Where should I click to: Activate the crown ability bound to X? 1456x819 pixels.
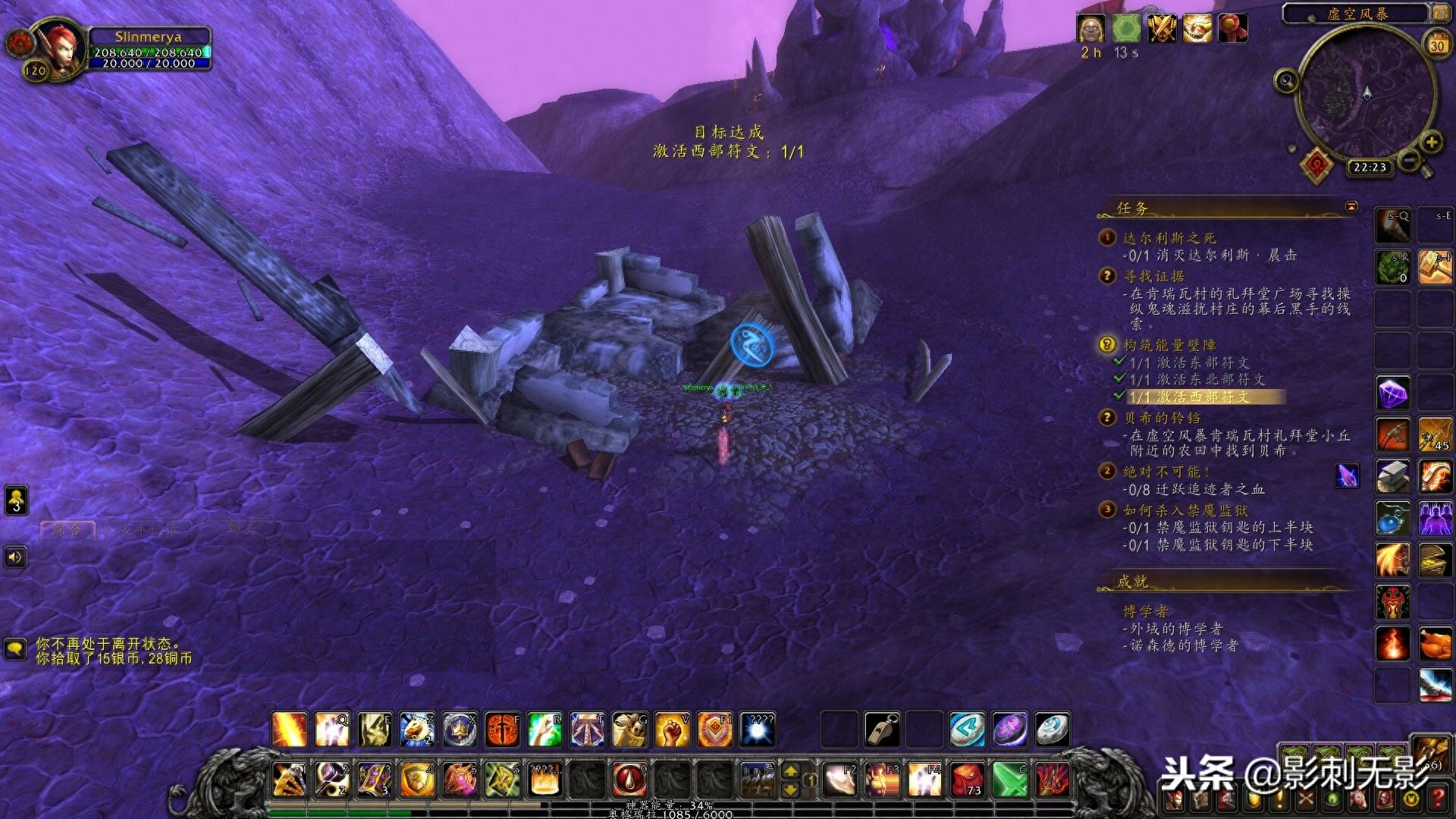[459, 730]
